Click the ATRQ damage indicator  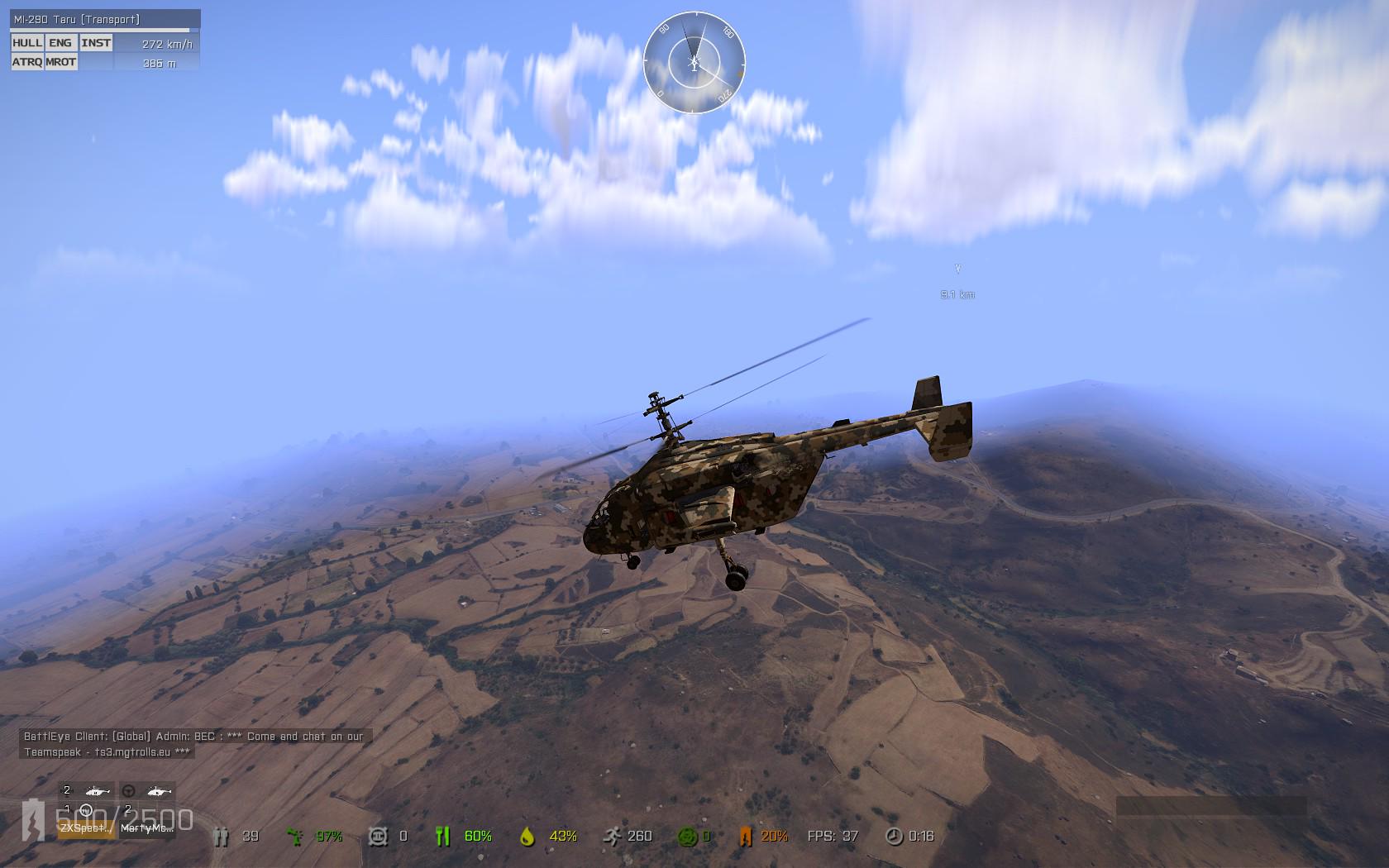[x=27, y=62]
